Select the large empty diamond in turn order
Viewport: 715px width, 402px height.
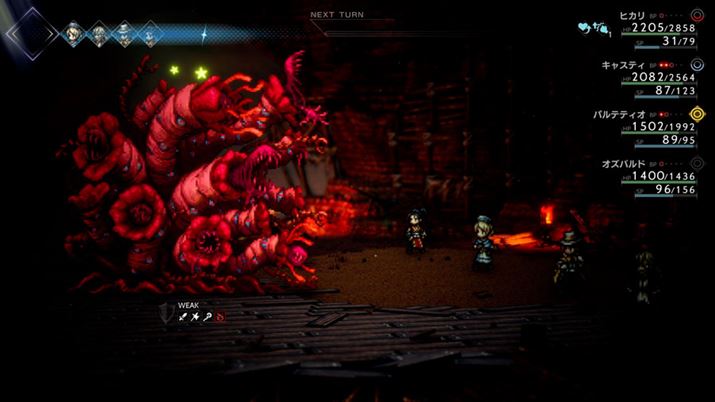pos(30,35)
